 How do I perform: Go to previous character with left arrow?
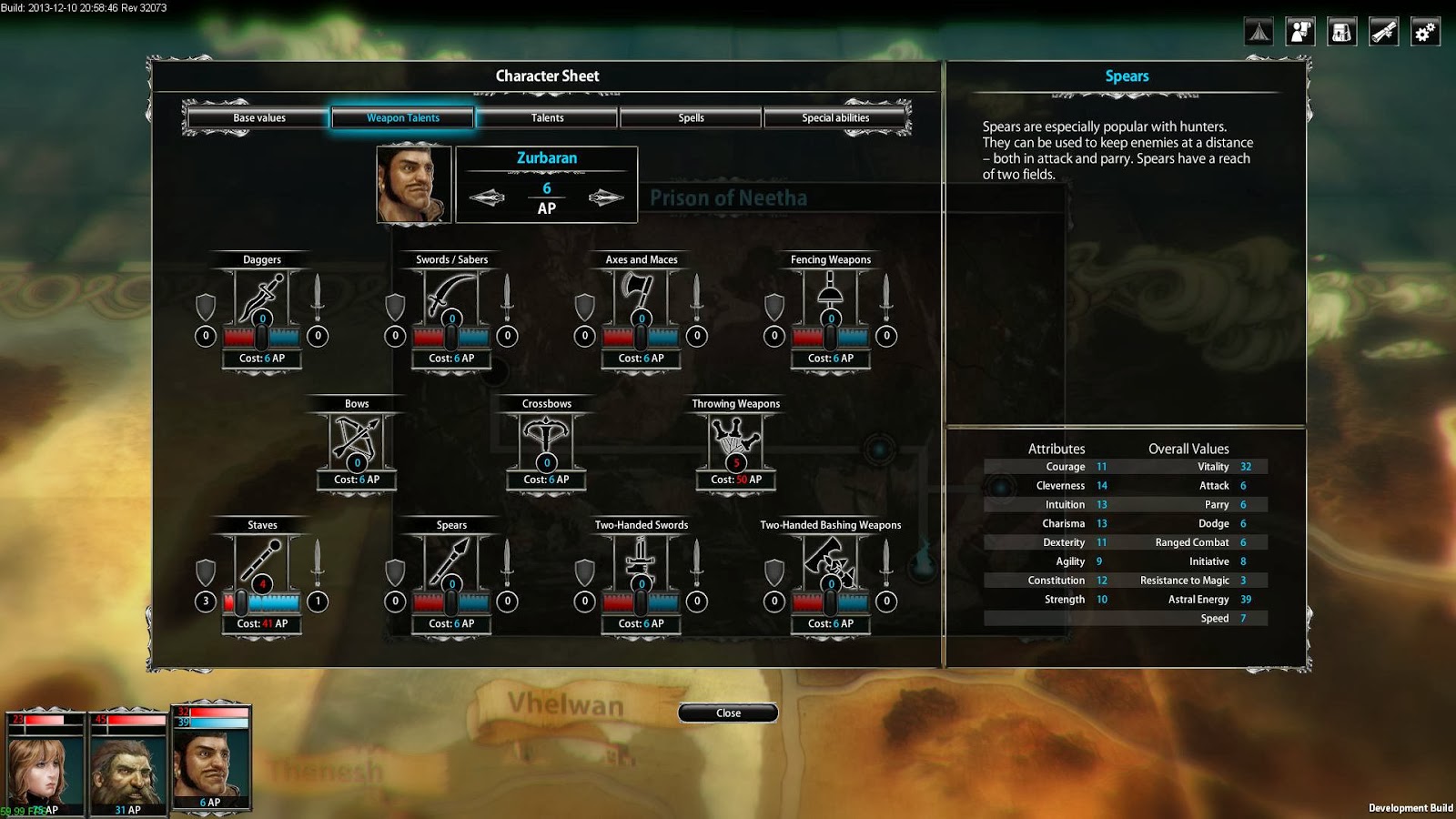coord(487,197)
